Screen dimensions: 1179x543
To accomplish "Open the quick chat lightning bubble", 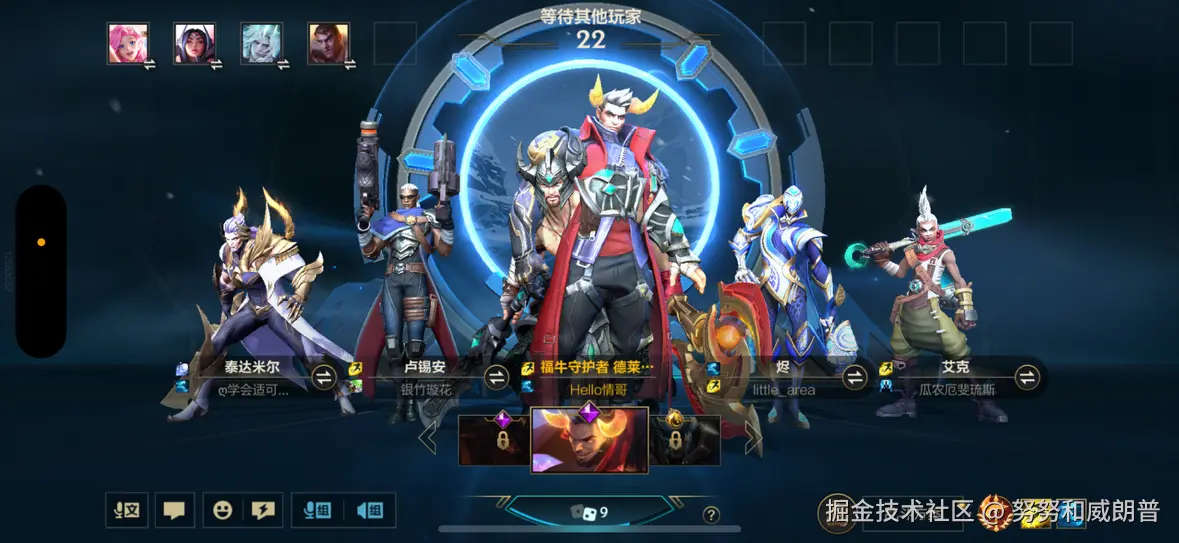I will click(262, 510).
